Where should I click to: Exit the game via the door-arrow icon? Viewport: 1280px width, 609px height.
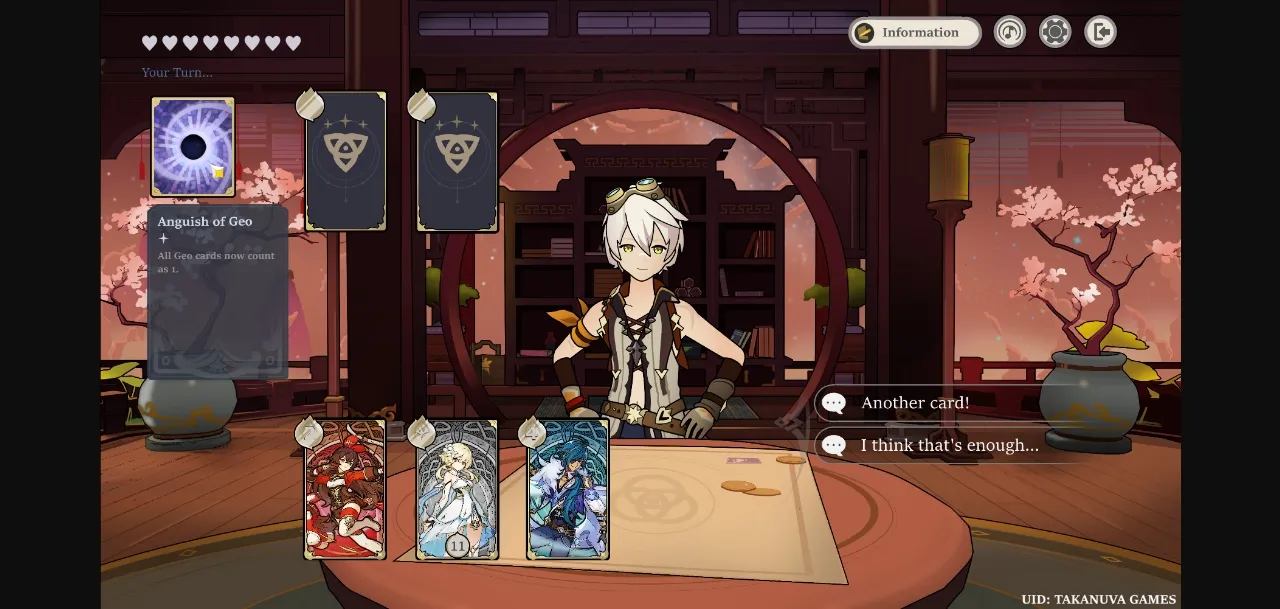coord(1100,32)
